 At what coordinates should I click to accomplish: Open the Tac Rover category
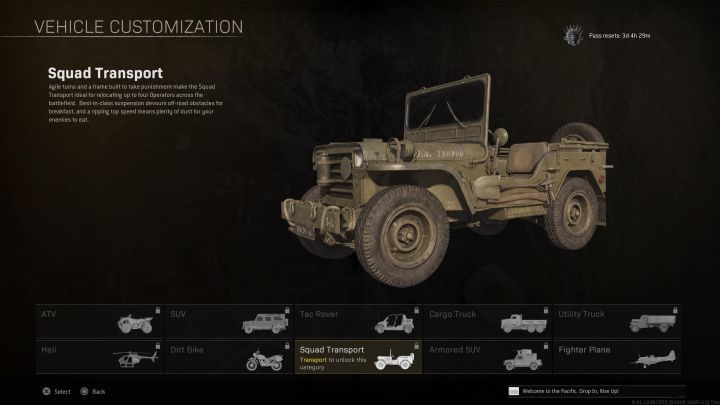tap(359, 321)
